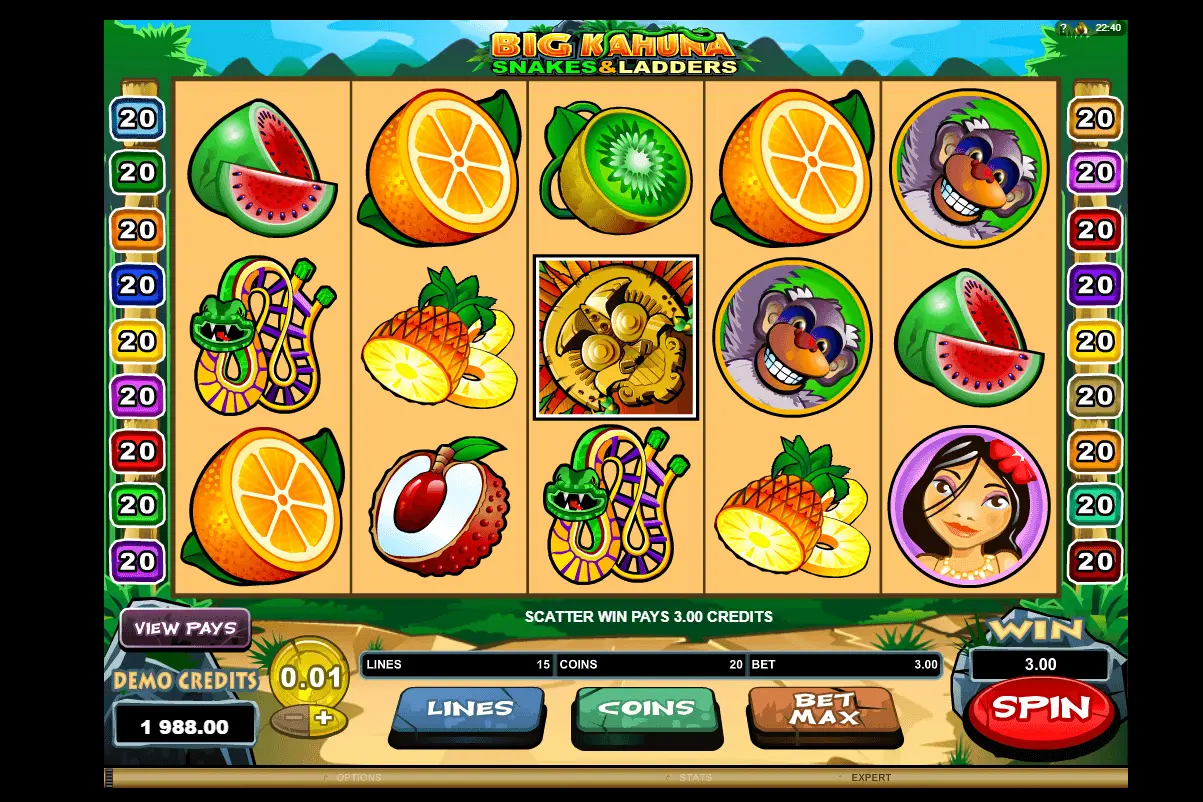Show the Stats panel
The image size is (1203, 802).
click(x=694, y=778)
